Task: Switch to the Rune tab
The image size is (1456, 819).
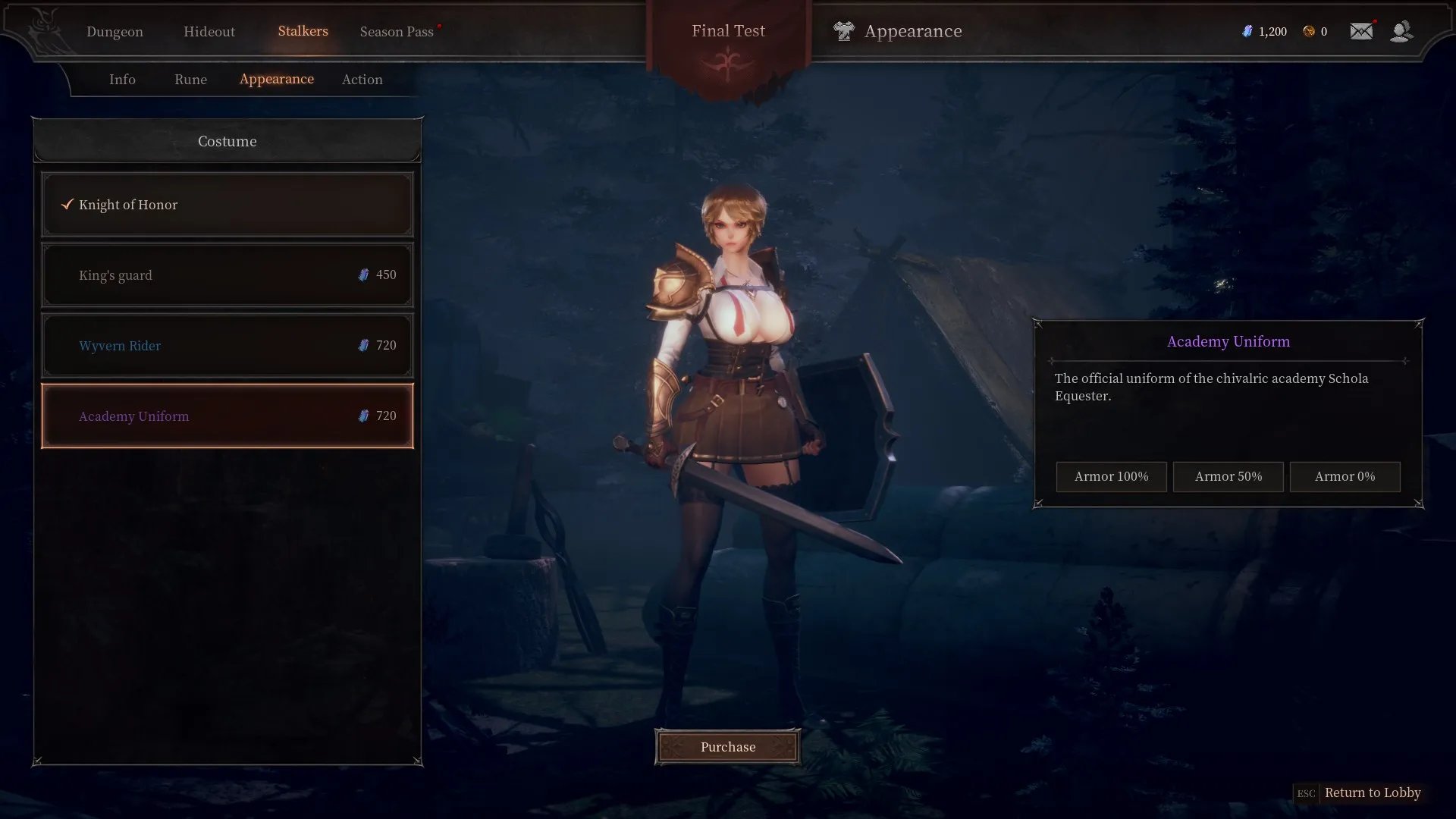Action: click(x=190, y=80)
